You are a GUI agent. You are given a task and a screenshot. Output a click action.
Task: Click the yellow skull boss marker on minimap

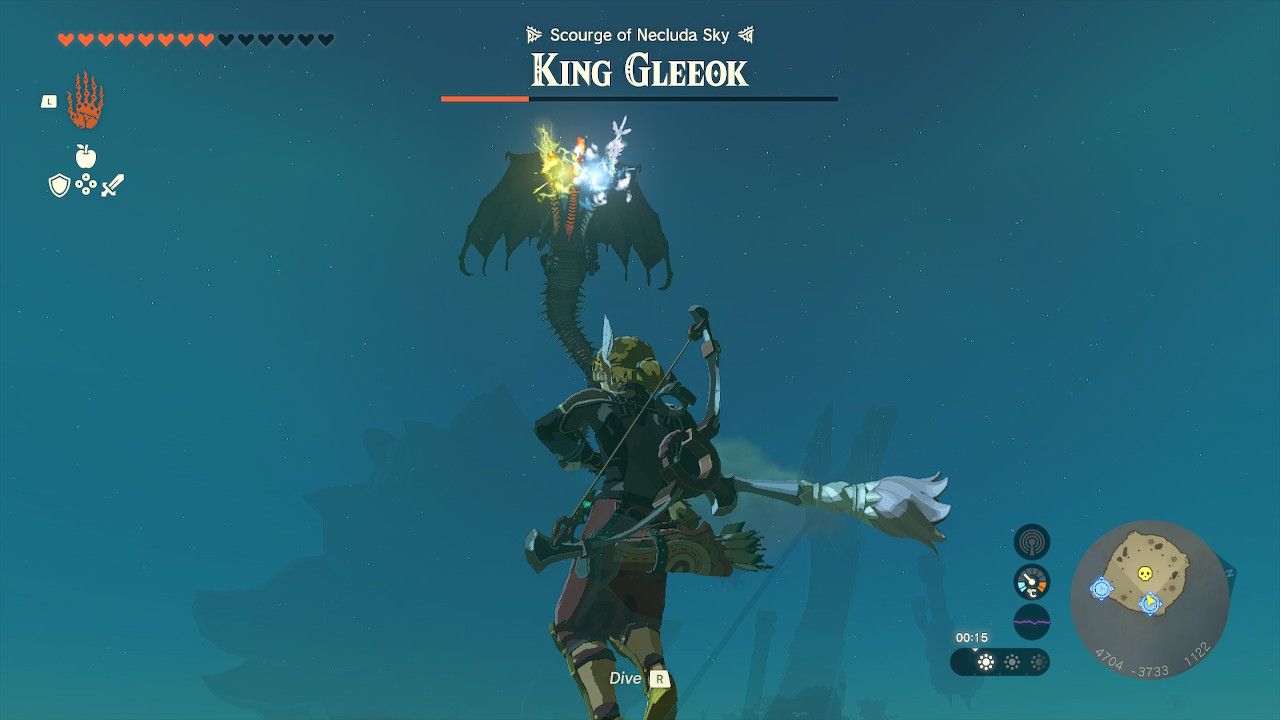(1146, 574)
